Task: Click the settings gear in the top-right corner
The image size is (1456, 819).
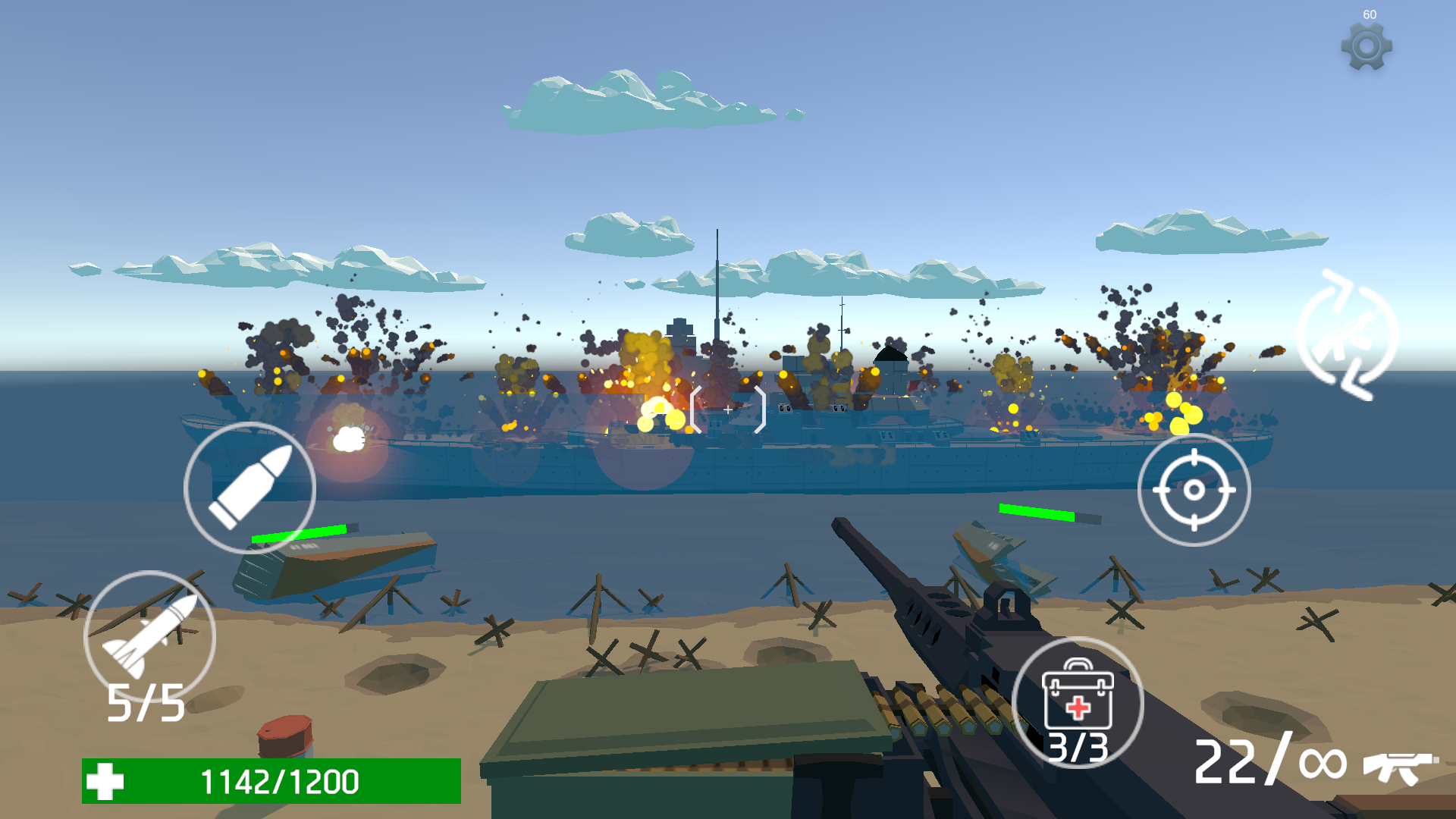Action: [x=1367, y=45]
